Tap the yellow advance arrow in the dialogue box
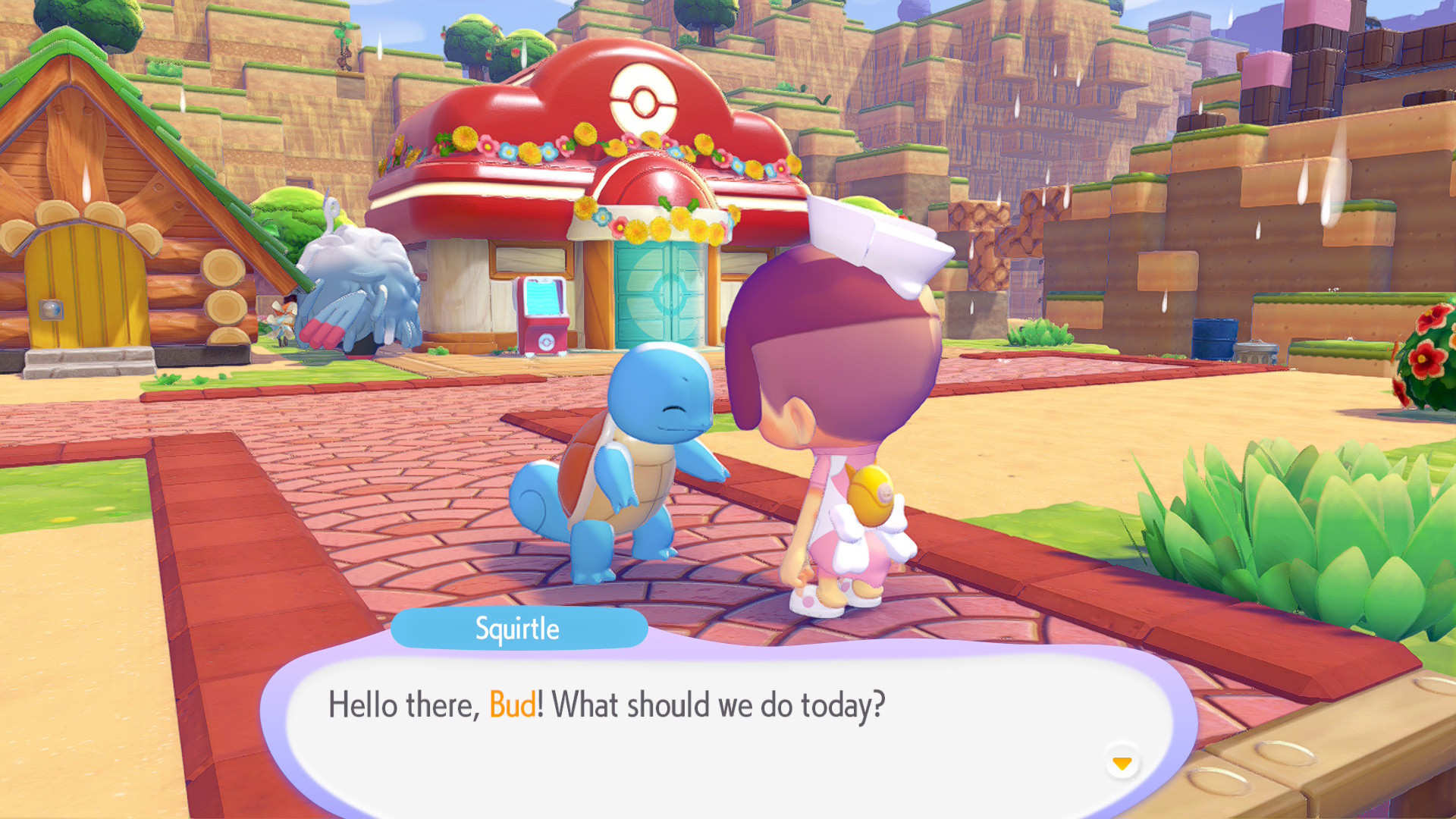Image resolution: width=1456 pixels, height=819 pixels. click(x=1122, y=764)
